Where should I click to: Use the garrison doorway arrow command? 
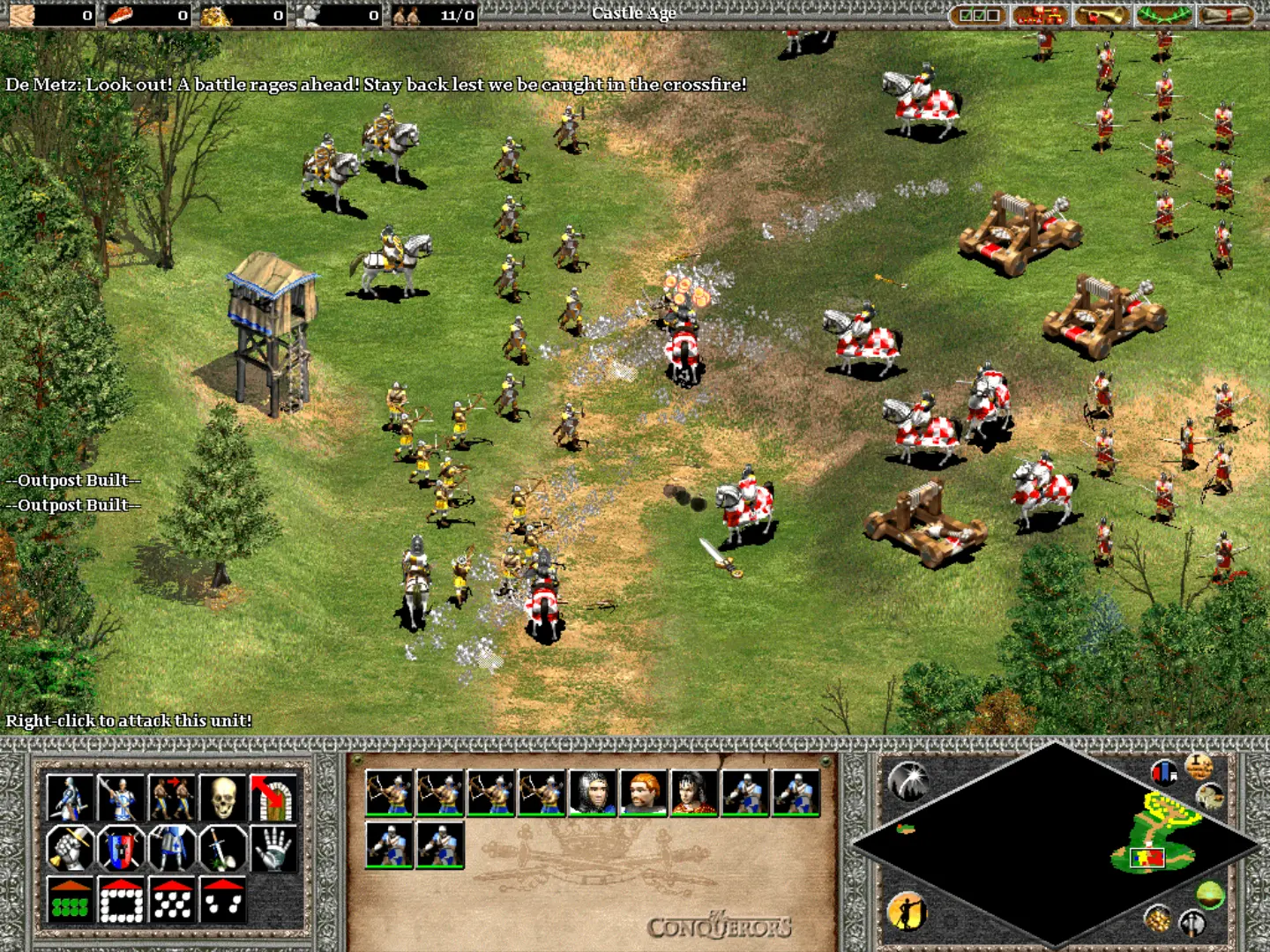click(x=273, y=797)
